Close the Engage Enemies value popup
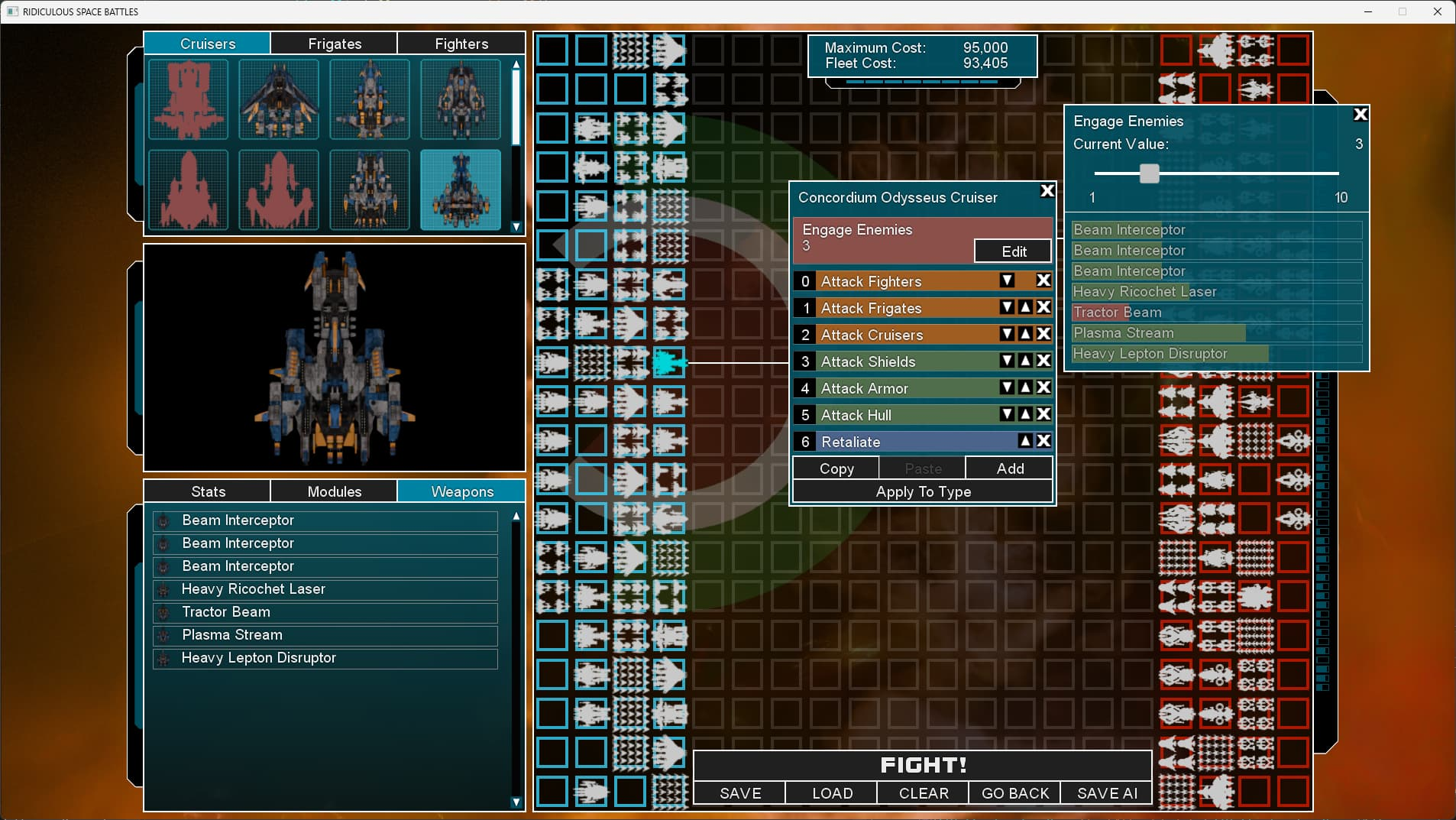This screenshot has width=1456, height=820. point(1360,115)
